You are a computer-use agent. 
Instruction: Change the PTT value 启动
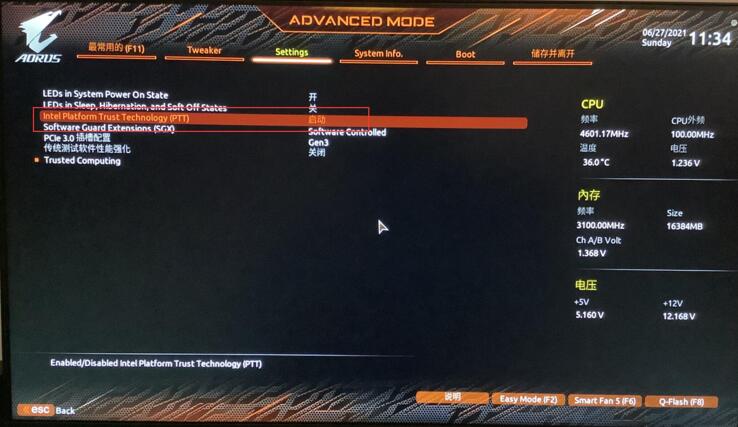pyautogui.click(x=317, y=120)
